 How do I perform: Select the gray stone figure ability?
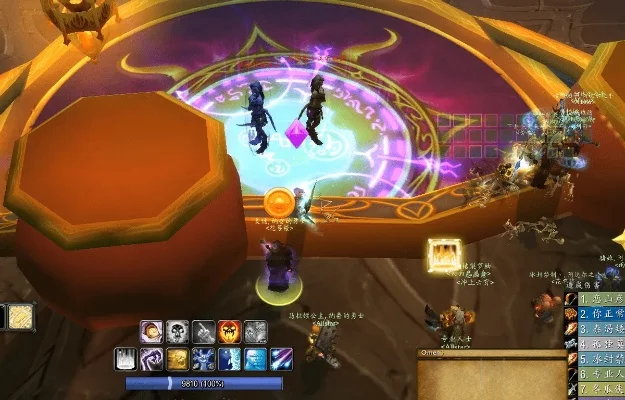coord(256,332)
